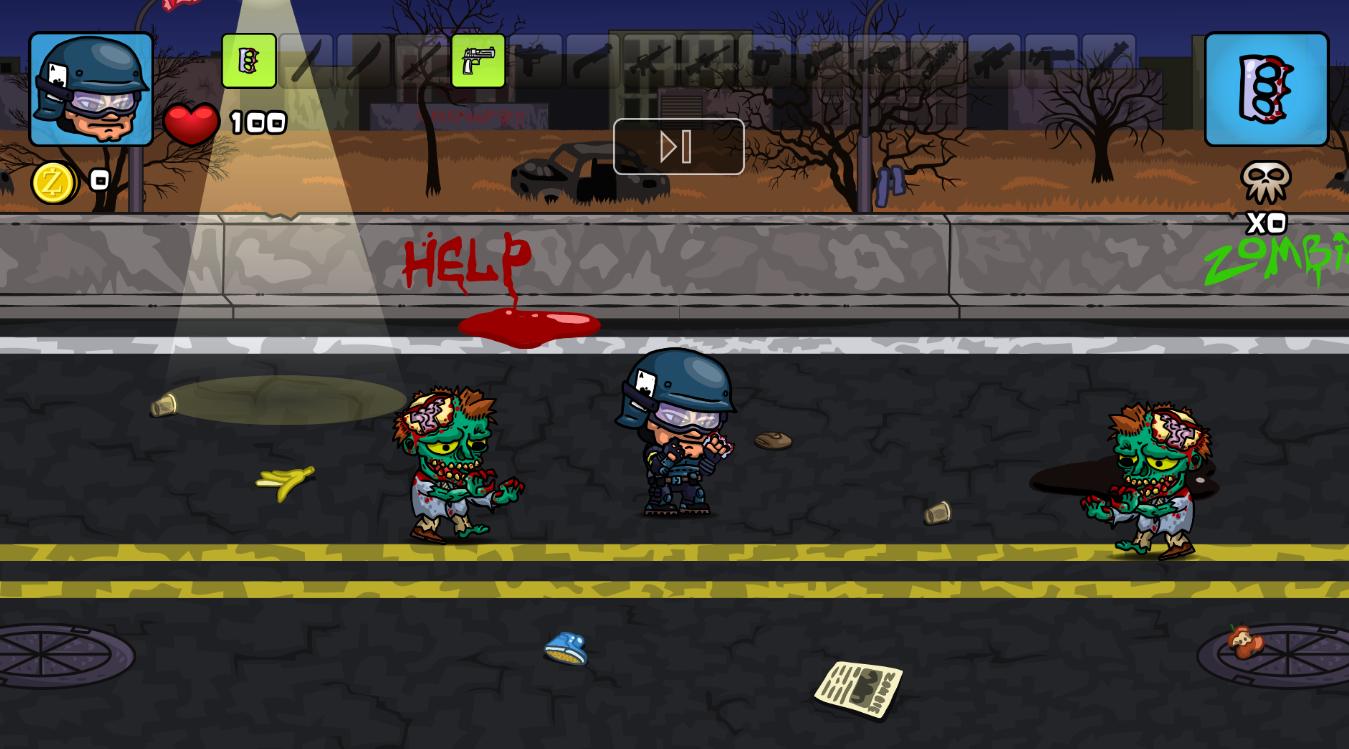Click the locked axe weapon slot
Screen dimensions: 1349x749
click(x=420, y=61)
